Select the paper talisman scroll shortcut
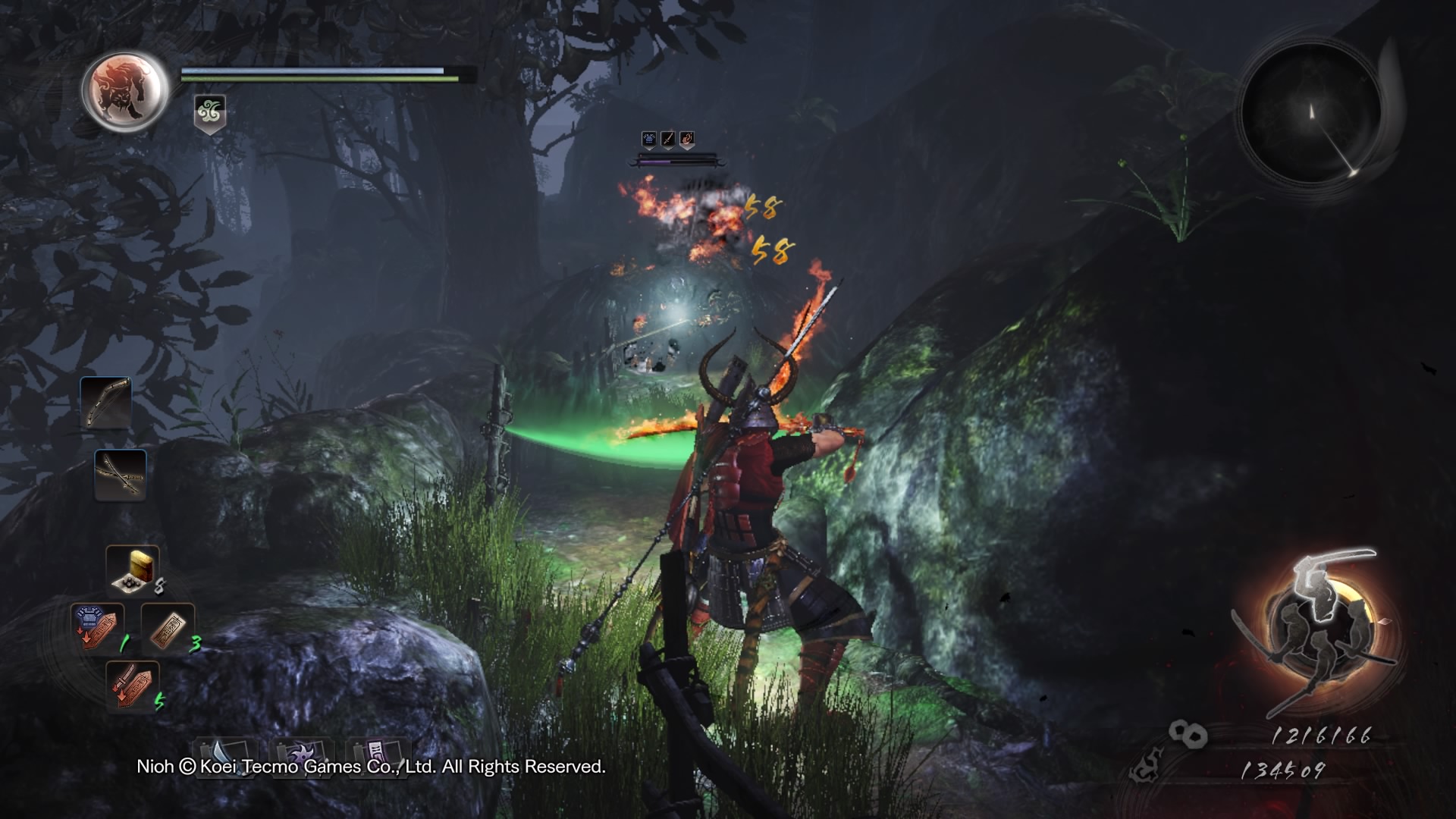Screen dimensions: 1456x819 point(377,754)
